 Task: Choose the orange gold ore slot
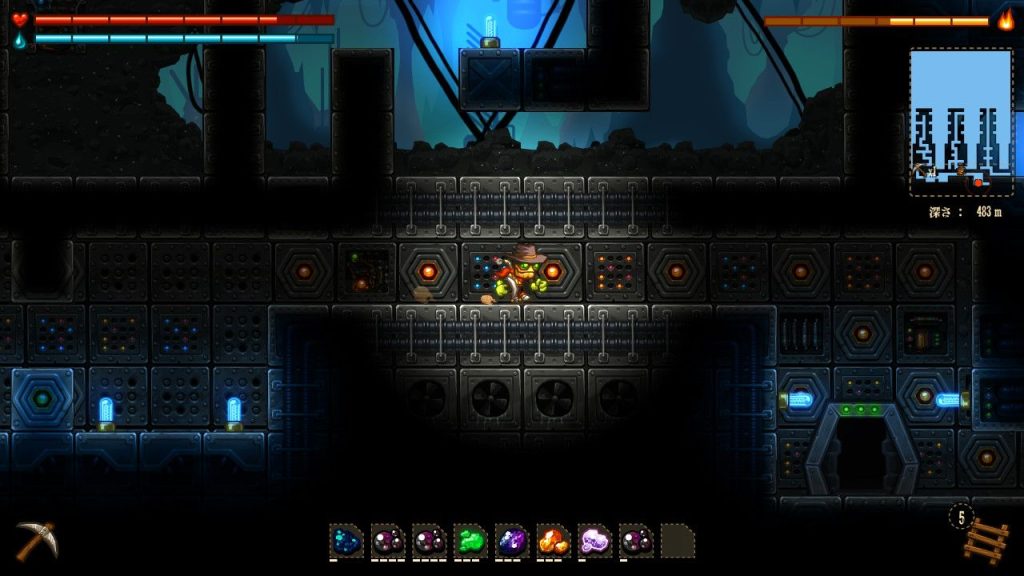pos(553,541)
